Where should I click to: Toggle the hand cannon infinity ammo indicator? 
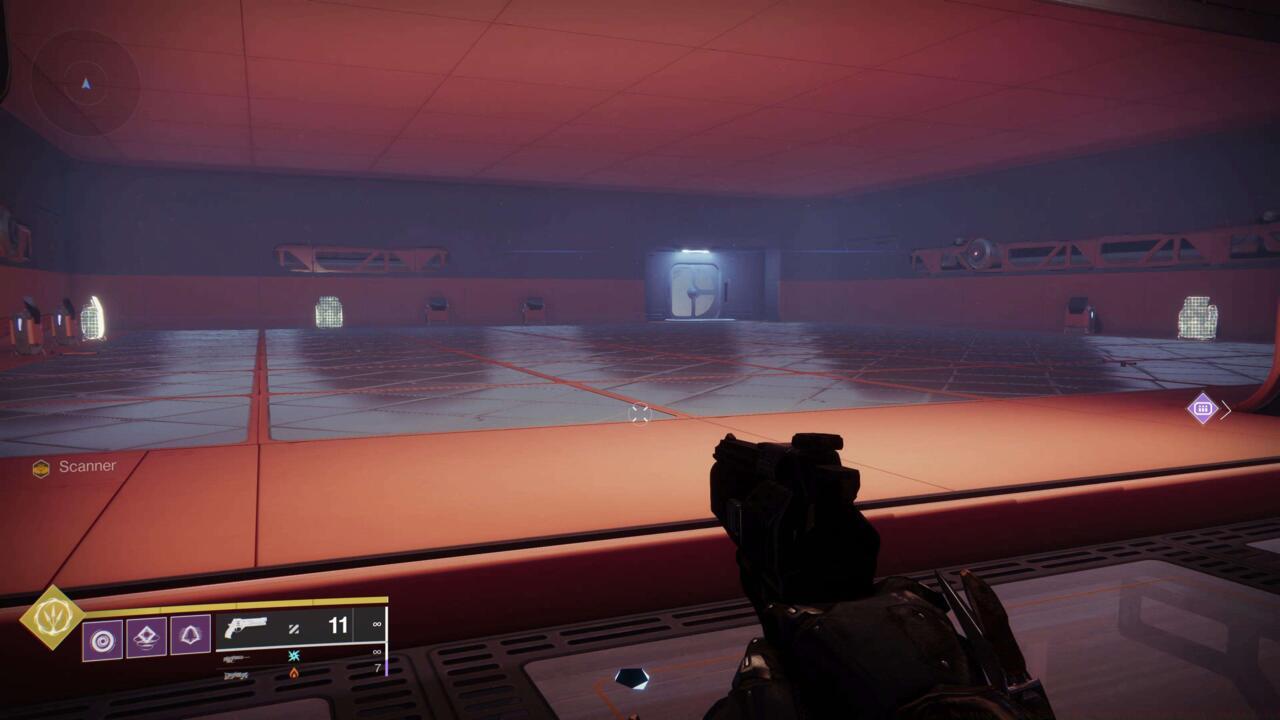375,623
